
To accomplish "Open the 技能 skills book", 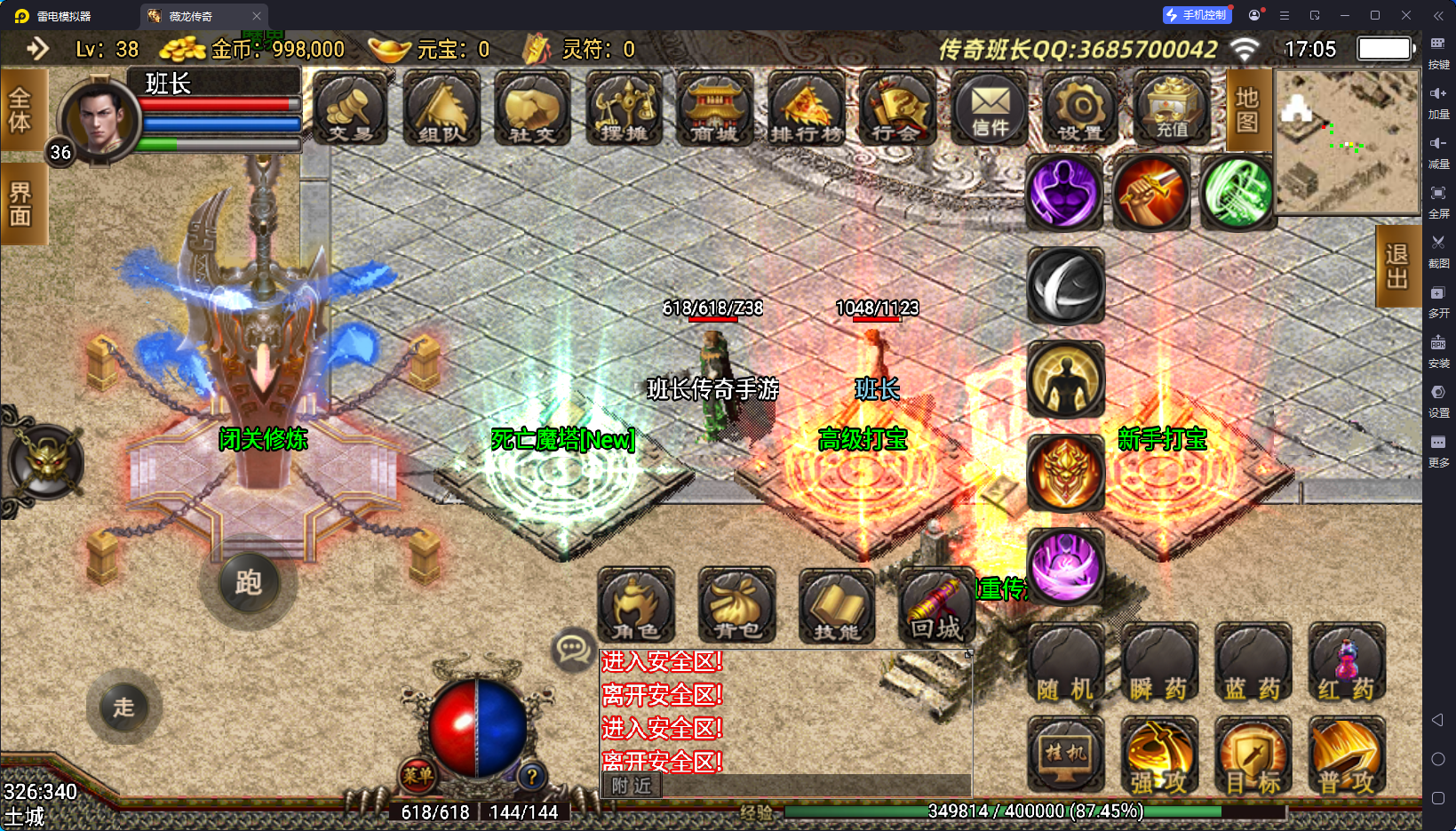I will click(837, 605).
